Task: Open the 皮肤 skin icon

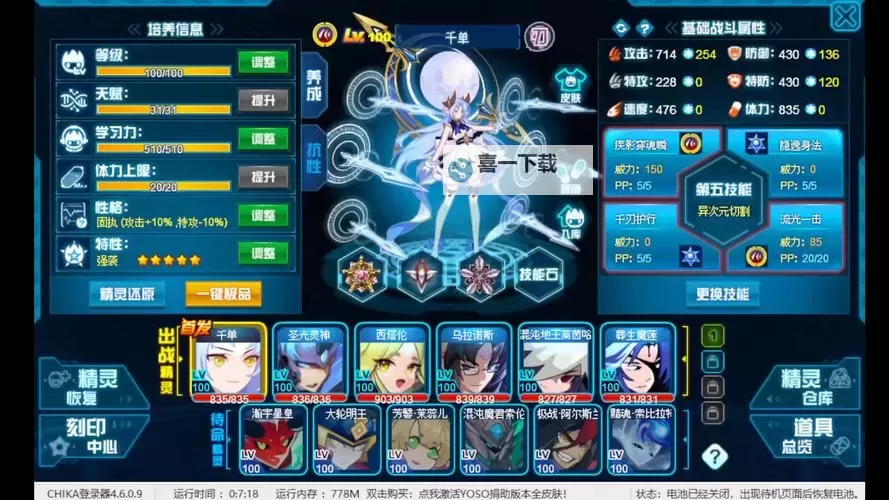Action: click(570, 84)
